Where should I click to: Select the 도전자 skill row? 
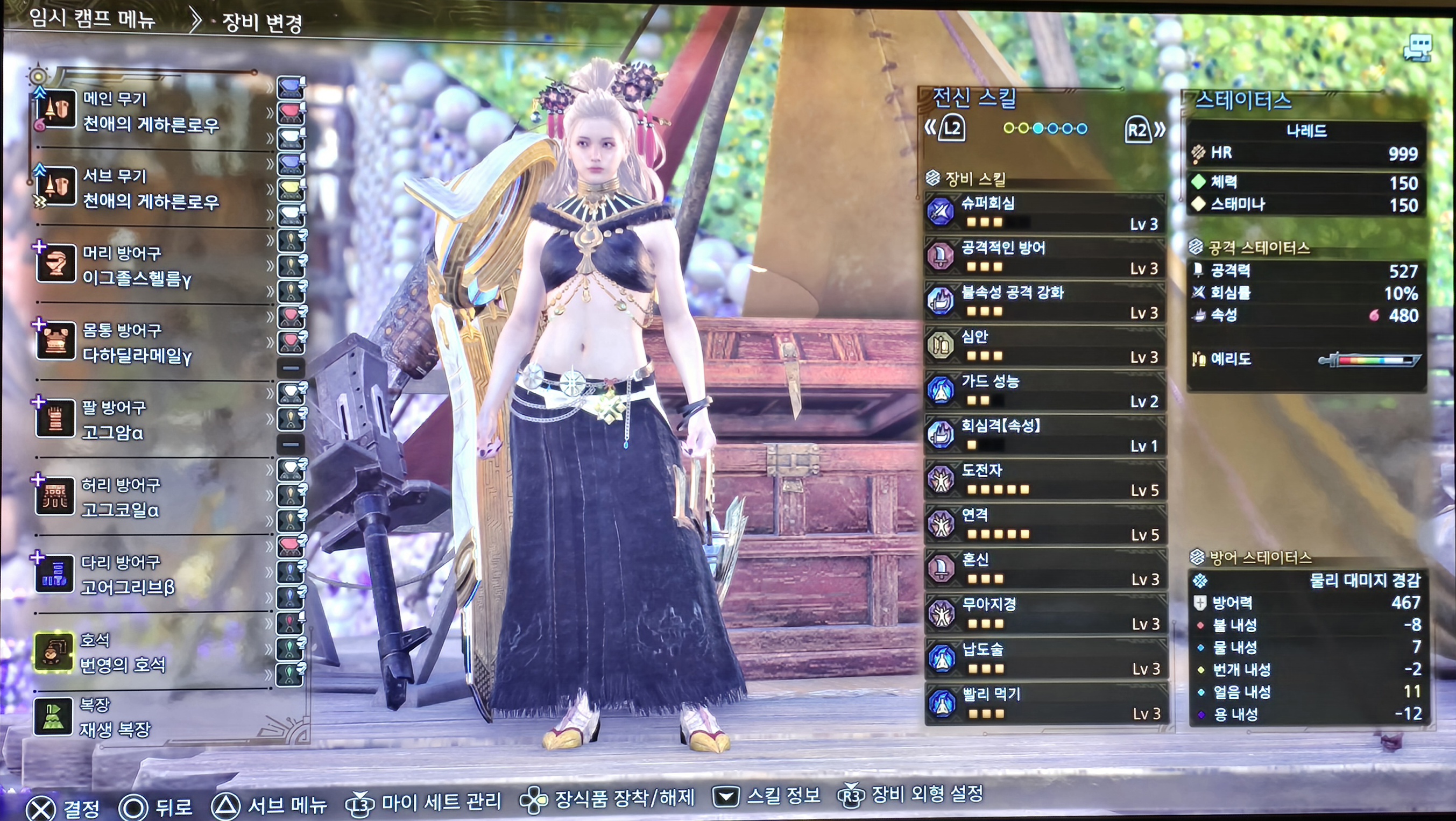[x=1044, y=479]
